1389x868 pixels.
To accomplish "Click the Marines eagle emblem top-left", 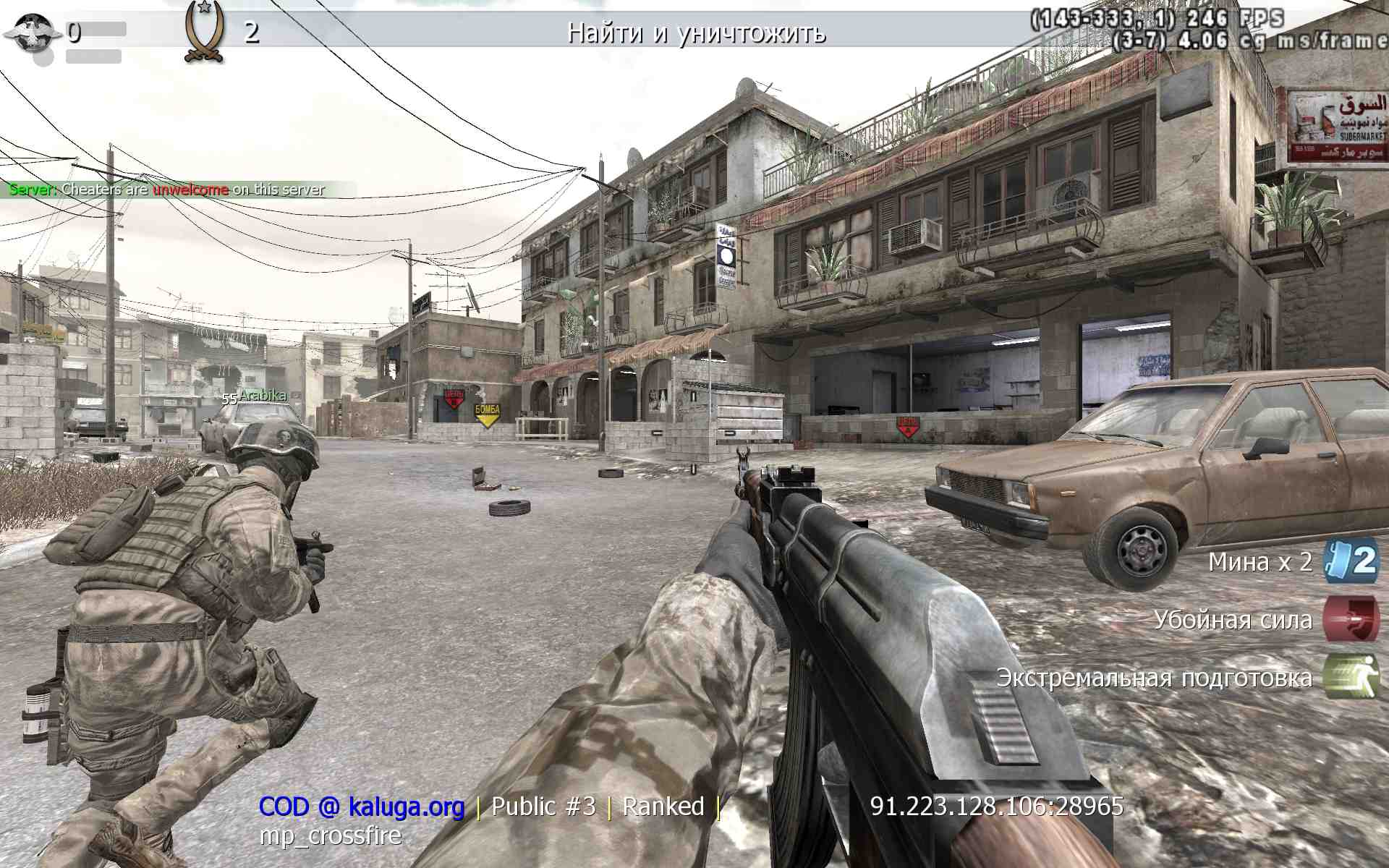I will [x=33, y=30].
